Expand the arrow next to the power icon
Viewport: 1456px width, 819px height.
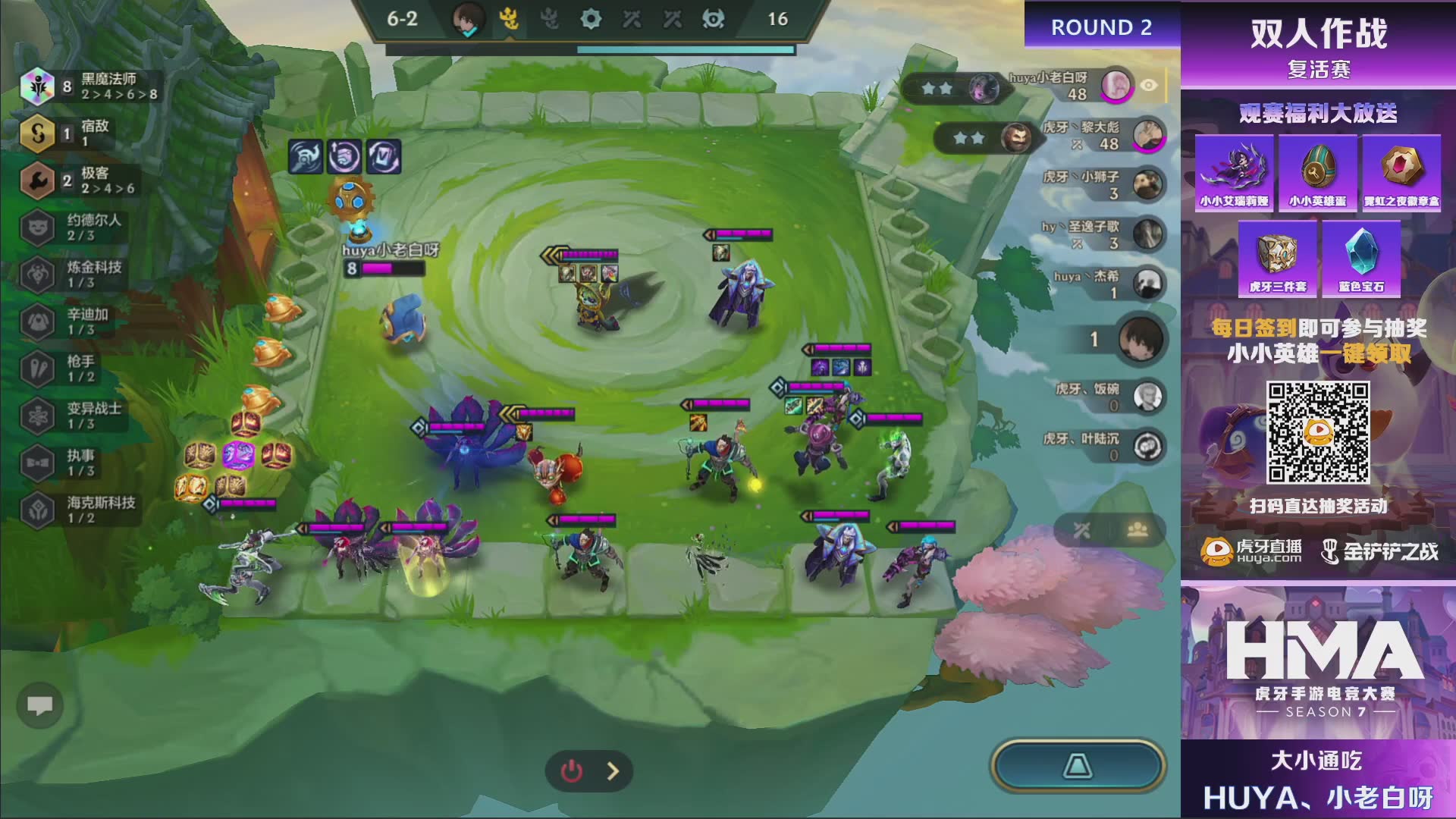pyautogui.click(x=613, y=771)
